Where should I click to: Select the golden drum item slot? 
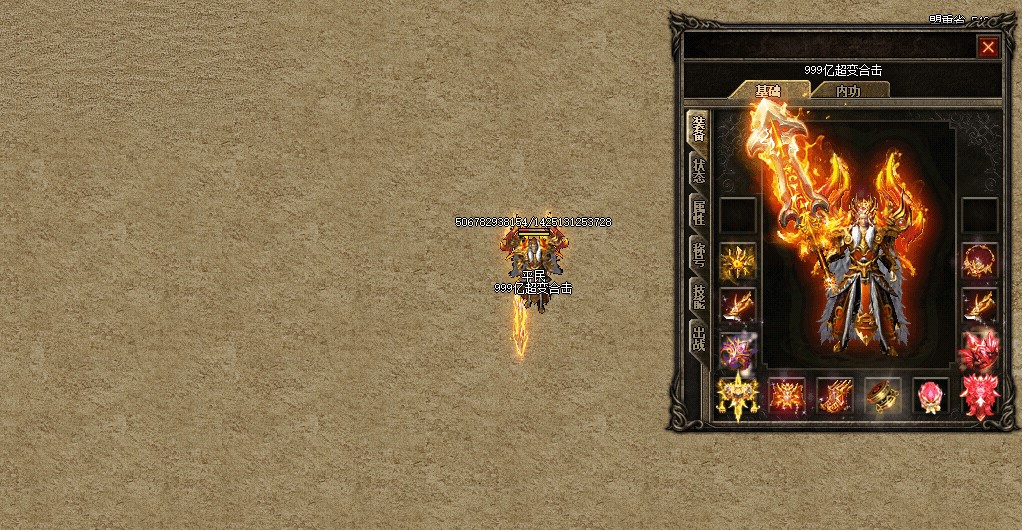(882, 396)
